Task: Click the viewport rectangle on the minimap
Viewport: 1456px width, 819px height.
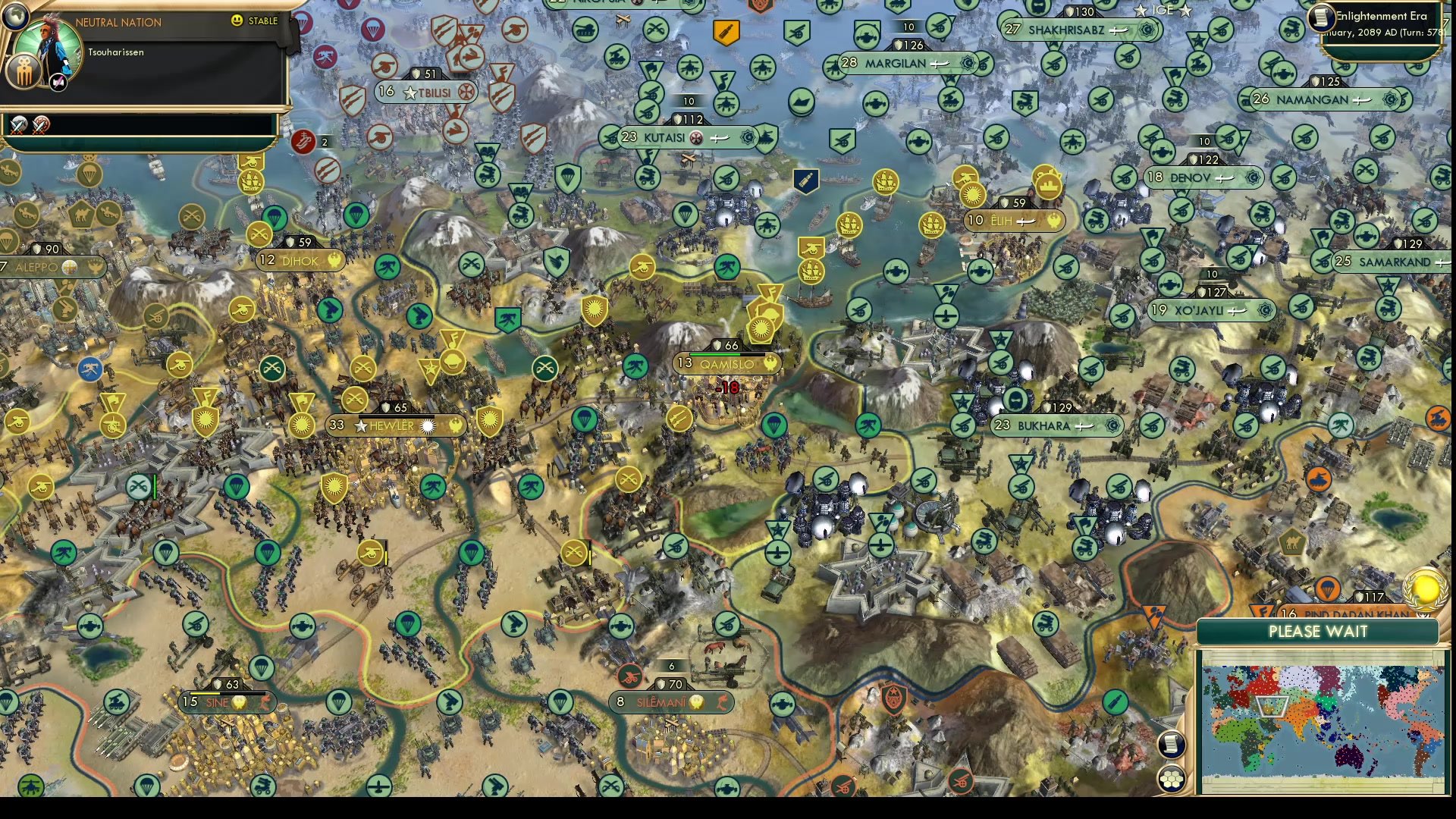Action: [1272, 704]
